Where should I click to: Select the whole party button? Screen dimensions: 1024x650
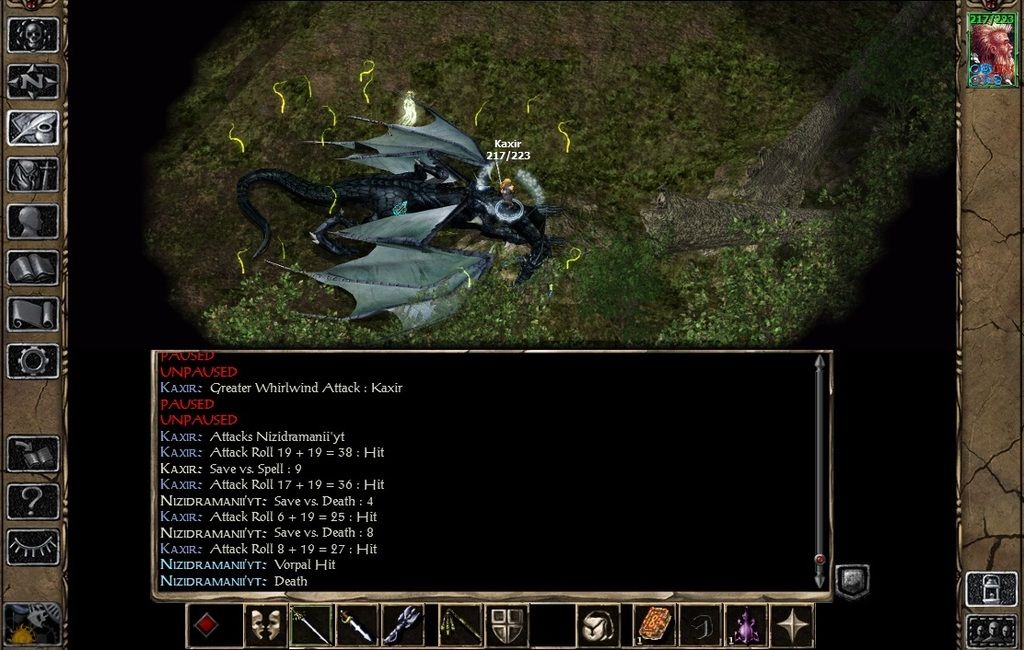tap(991, 631)
